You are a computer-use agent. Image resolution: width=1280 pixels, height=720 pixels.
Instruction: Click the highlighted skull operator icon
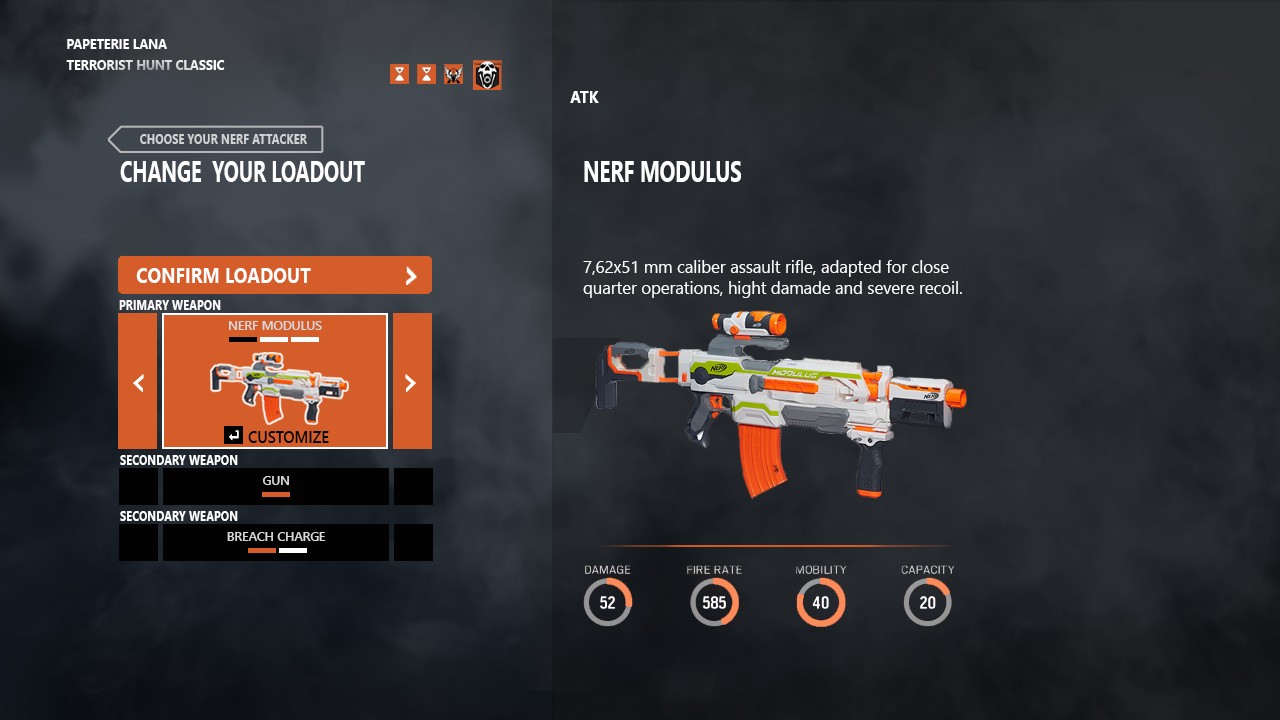point(487,75)
